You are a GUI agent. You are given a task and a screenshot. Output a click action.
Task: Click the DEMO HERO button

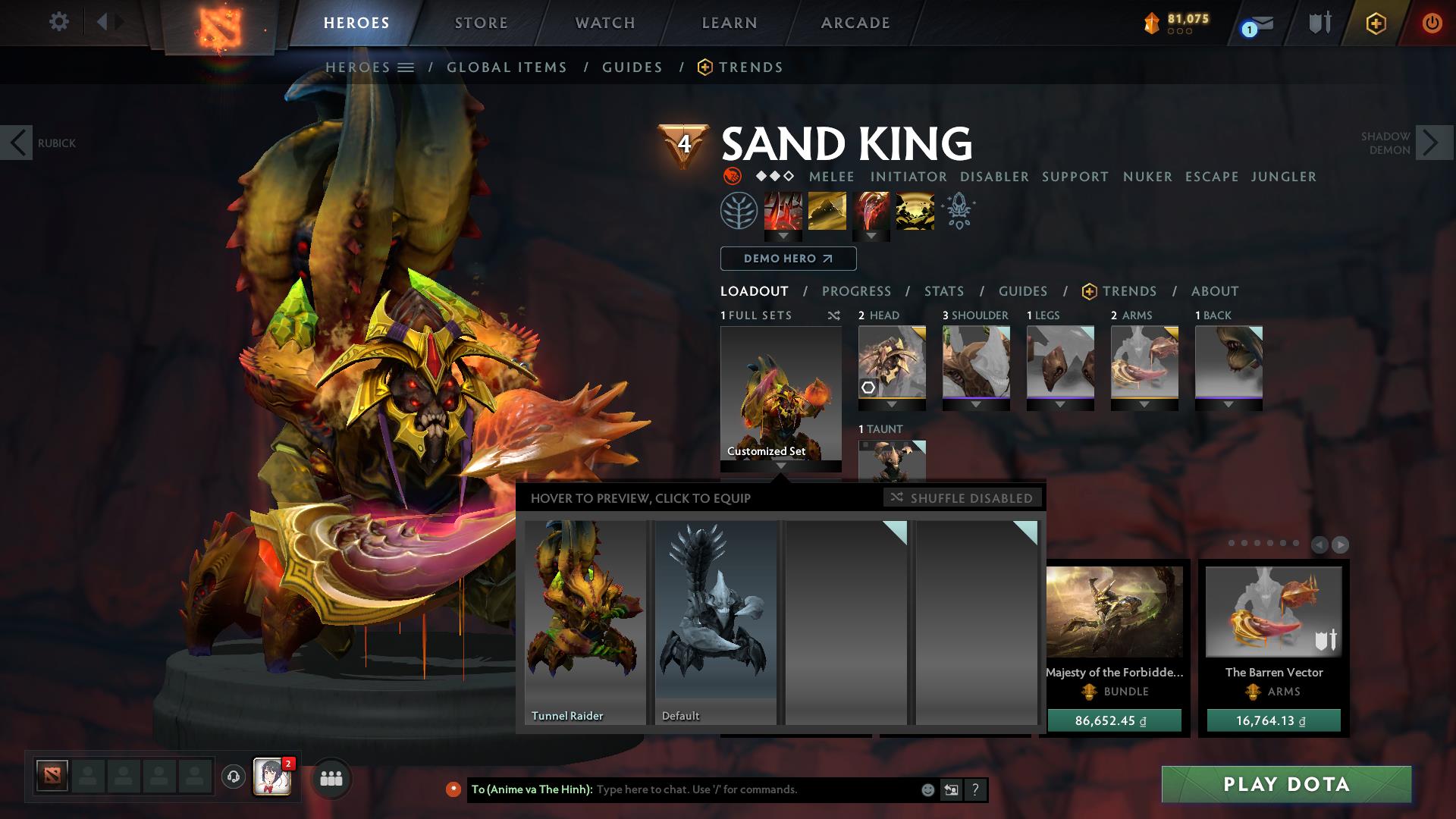coord(787,259)
